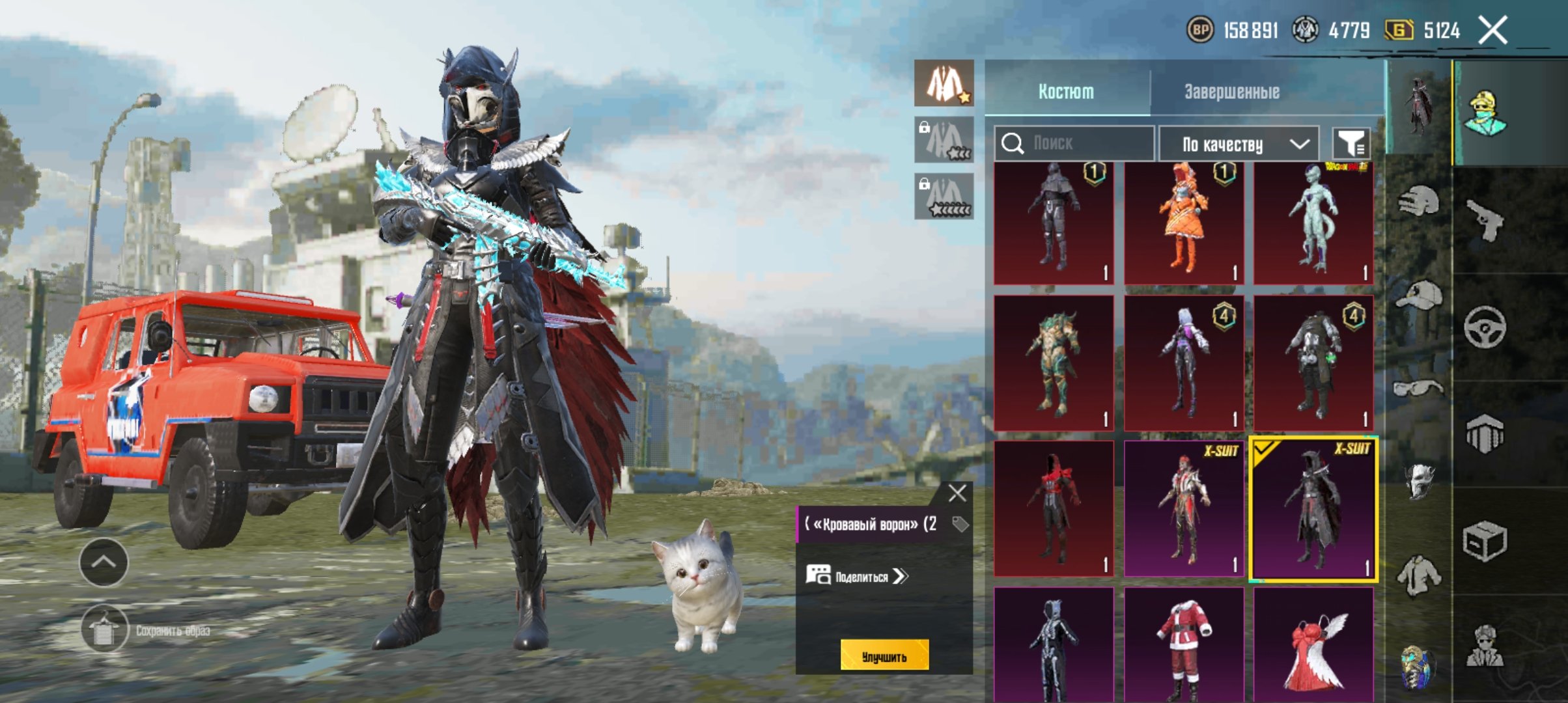Viewport: 1568px width, 703px height.
Task: Open the steering wheel vehicle category
Action: pyautogui.click(x=1485, y=327)
